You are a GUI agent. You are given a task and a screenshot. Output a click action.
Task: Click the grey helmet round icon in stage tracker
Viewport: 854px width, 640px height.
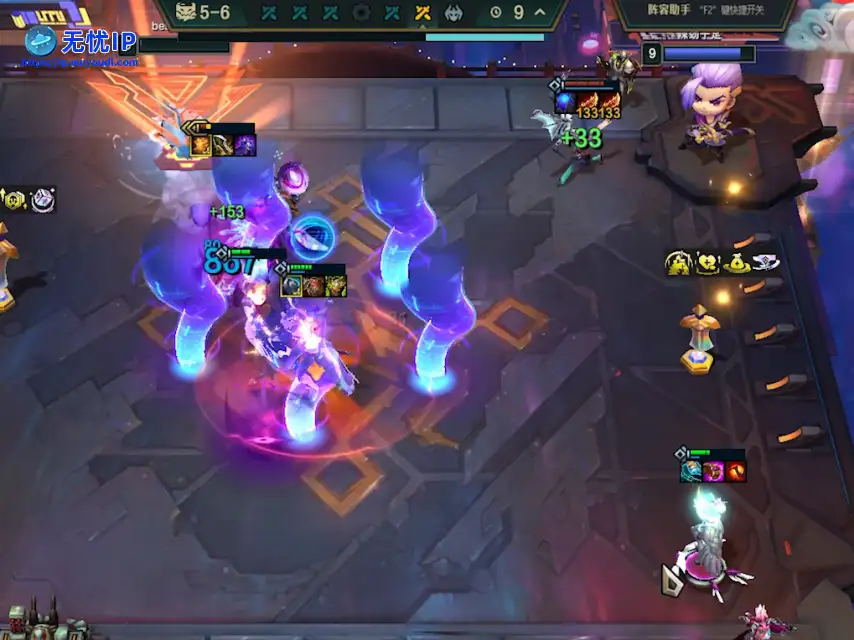click(x=453, y=13)
